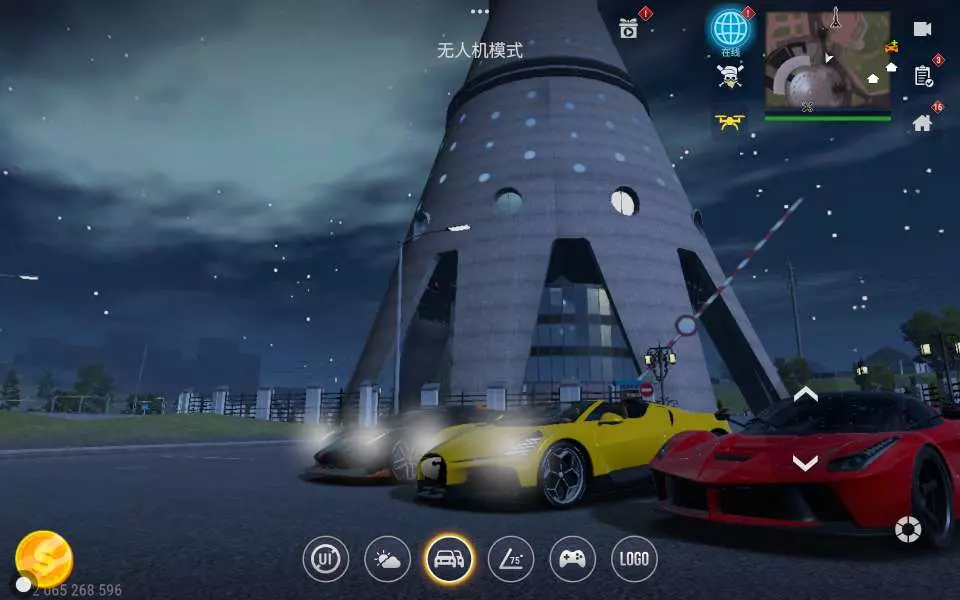Click the gold coin icon

coord(44,558)
